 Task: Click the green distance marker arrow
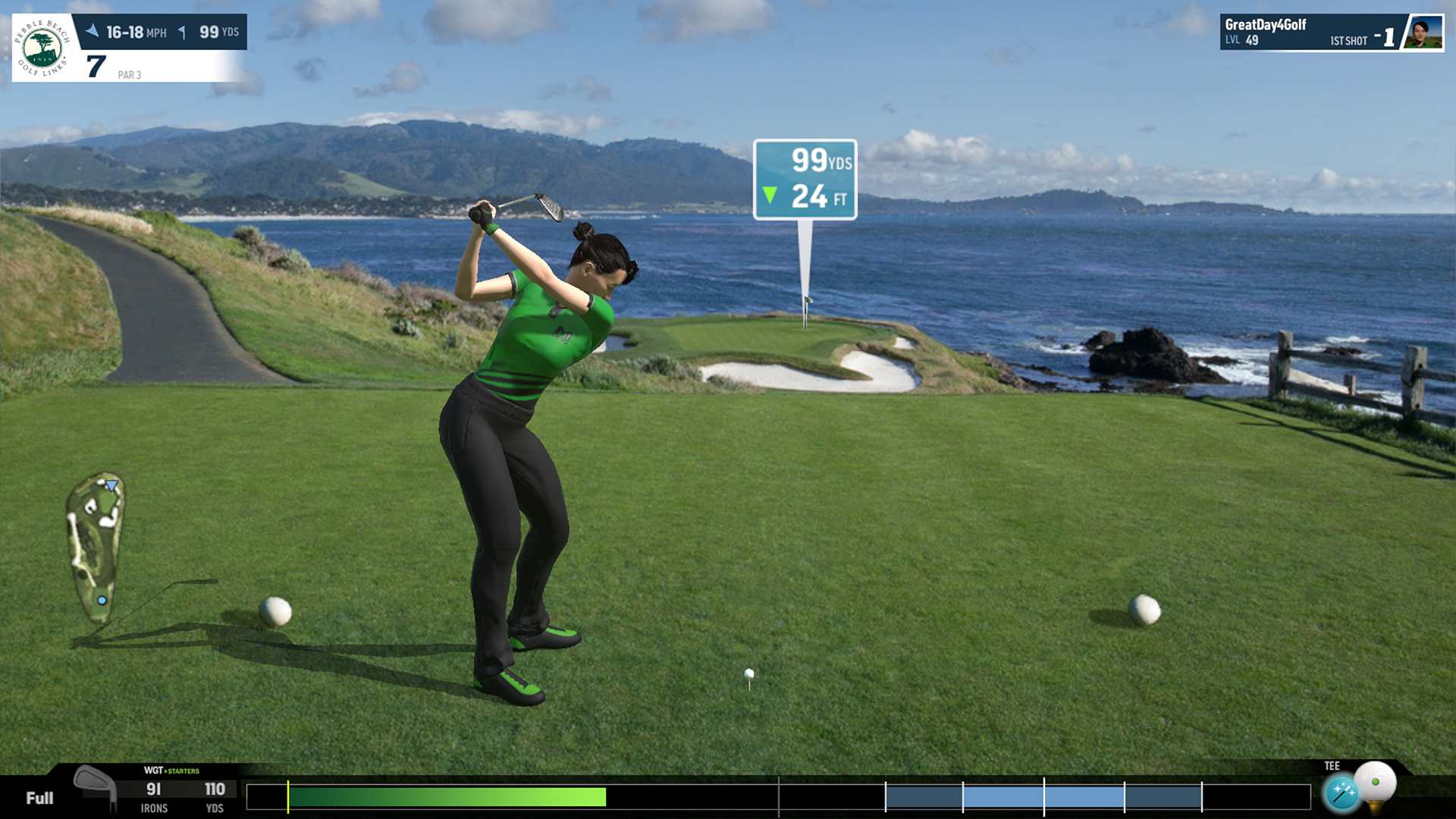point(771,195)
